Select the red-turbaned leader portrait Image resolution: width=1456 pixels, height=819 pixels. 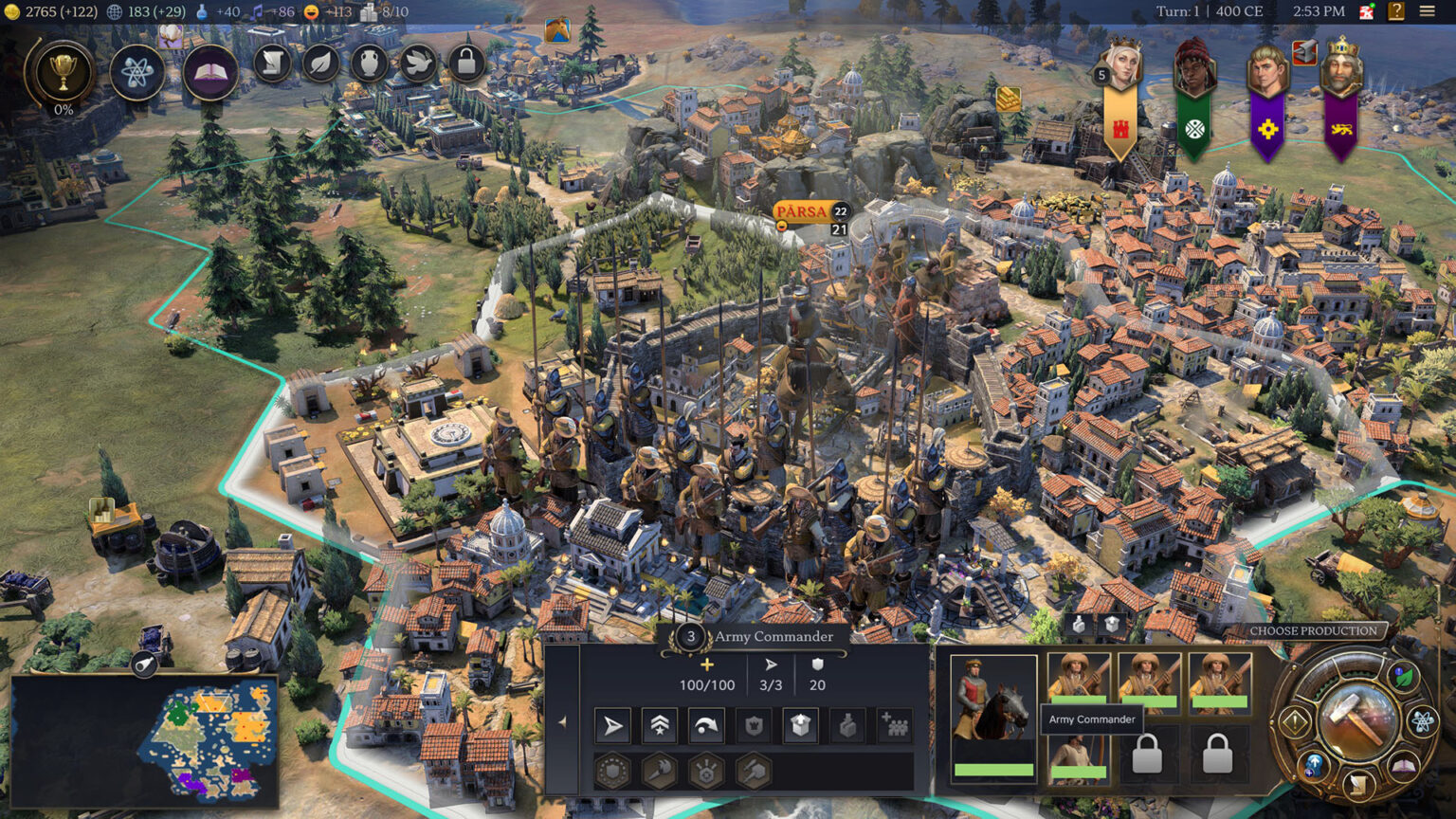click(1193, 67)
